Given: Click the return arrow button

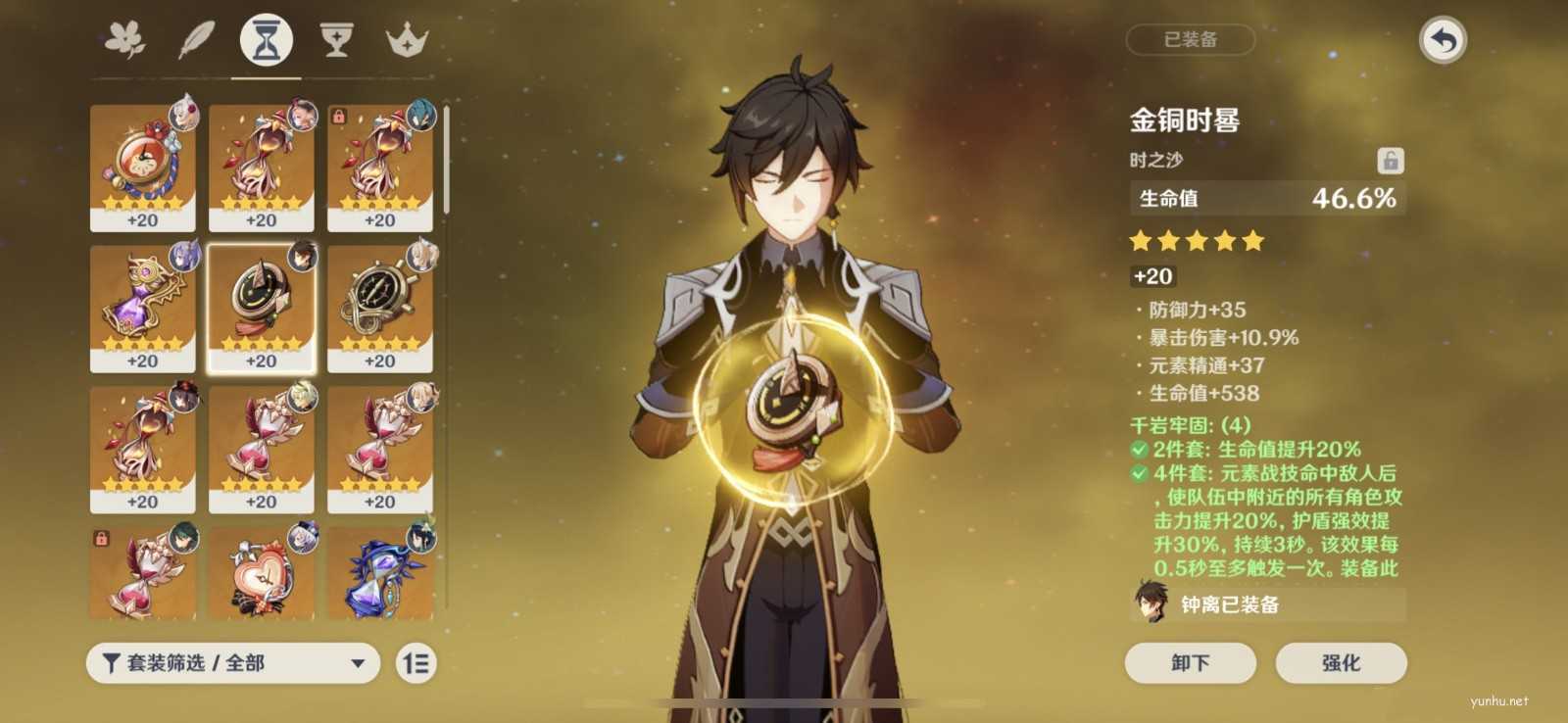Looking at the screenshot, I should click(1442, 41).
